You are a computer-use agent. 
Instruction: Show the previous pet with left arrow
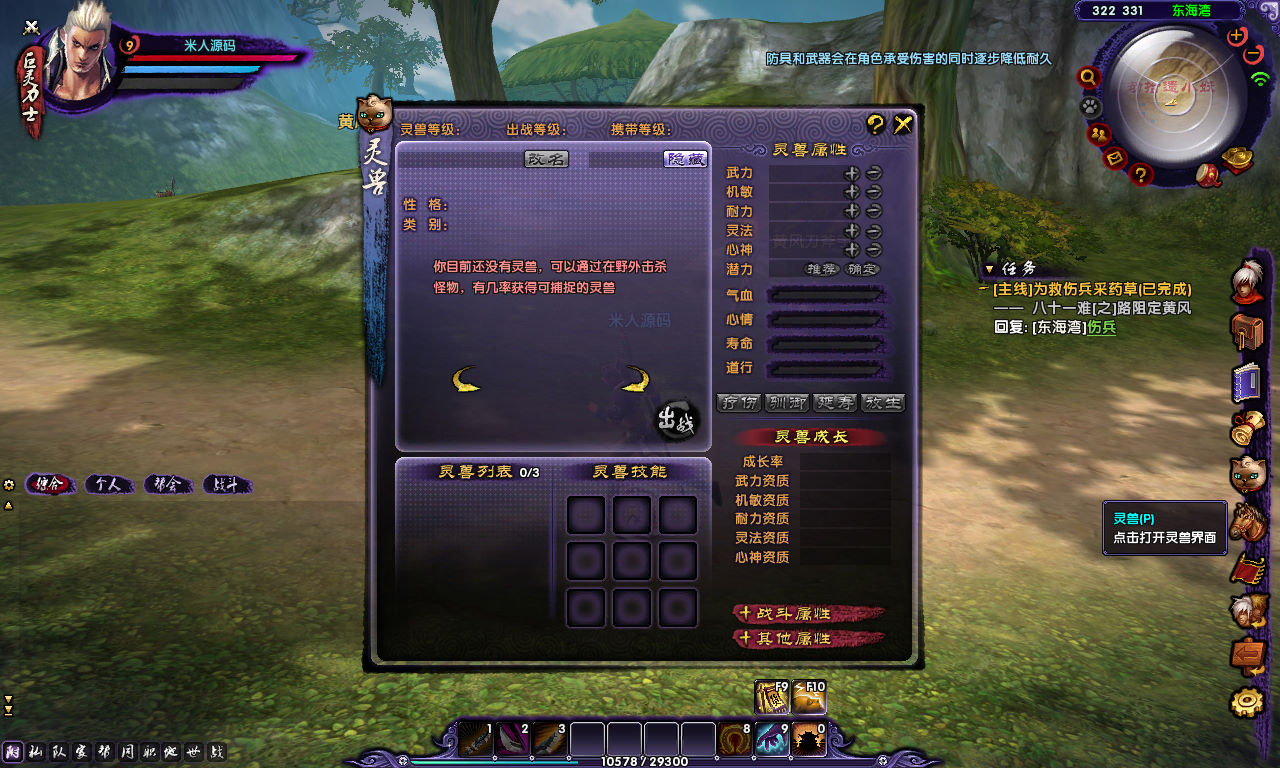pyautogui.click(x=465, y=379)
